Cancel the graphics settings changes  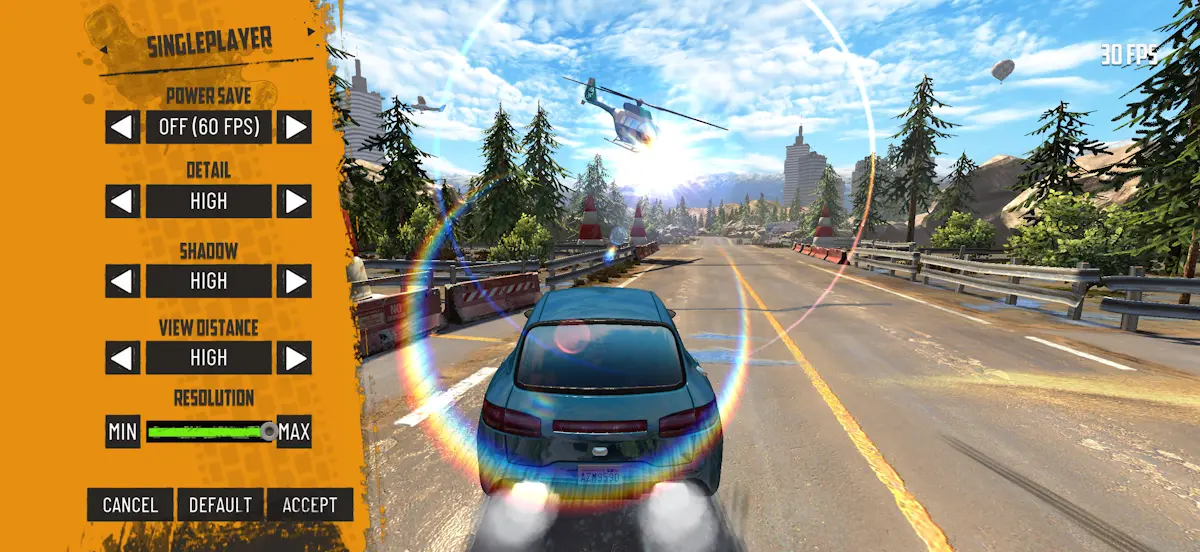coord(130,505)
